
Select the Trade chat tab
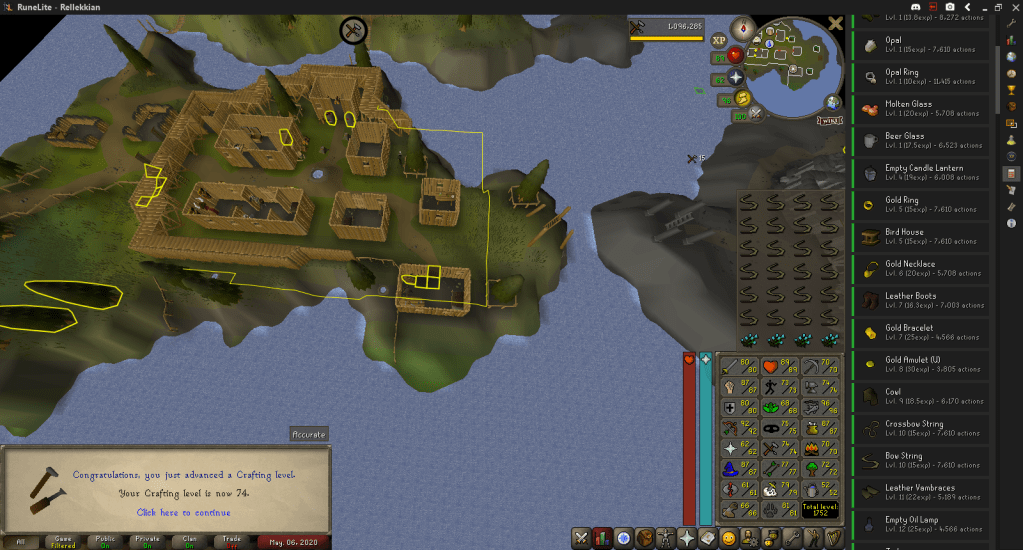pos(232,541)
